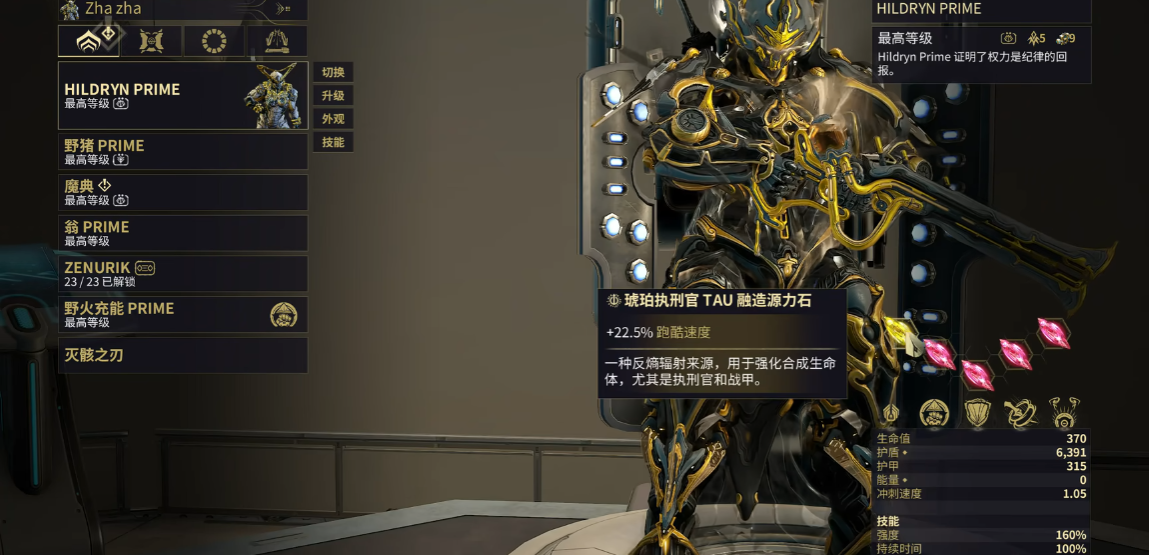Select the 野猪 Prime weapon slot
Viewport: 1149px width, 555px height.
(x=183, y=152)
